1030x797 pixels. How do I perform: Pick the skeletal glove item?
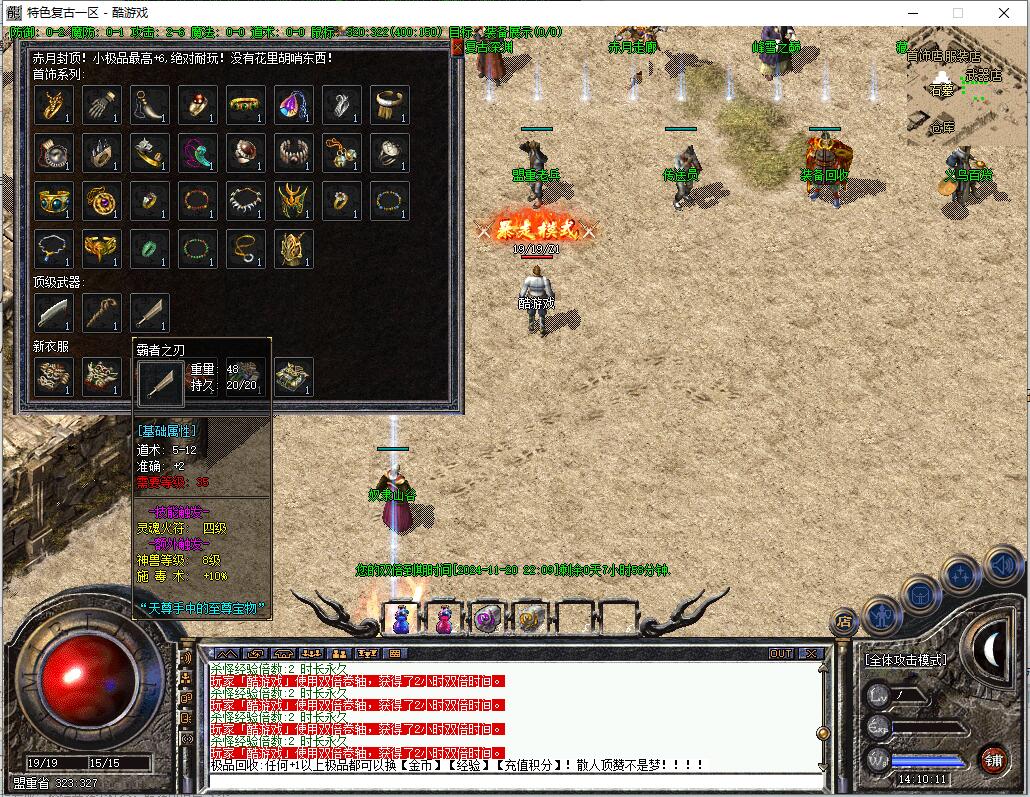[x=102, y=105]
